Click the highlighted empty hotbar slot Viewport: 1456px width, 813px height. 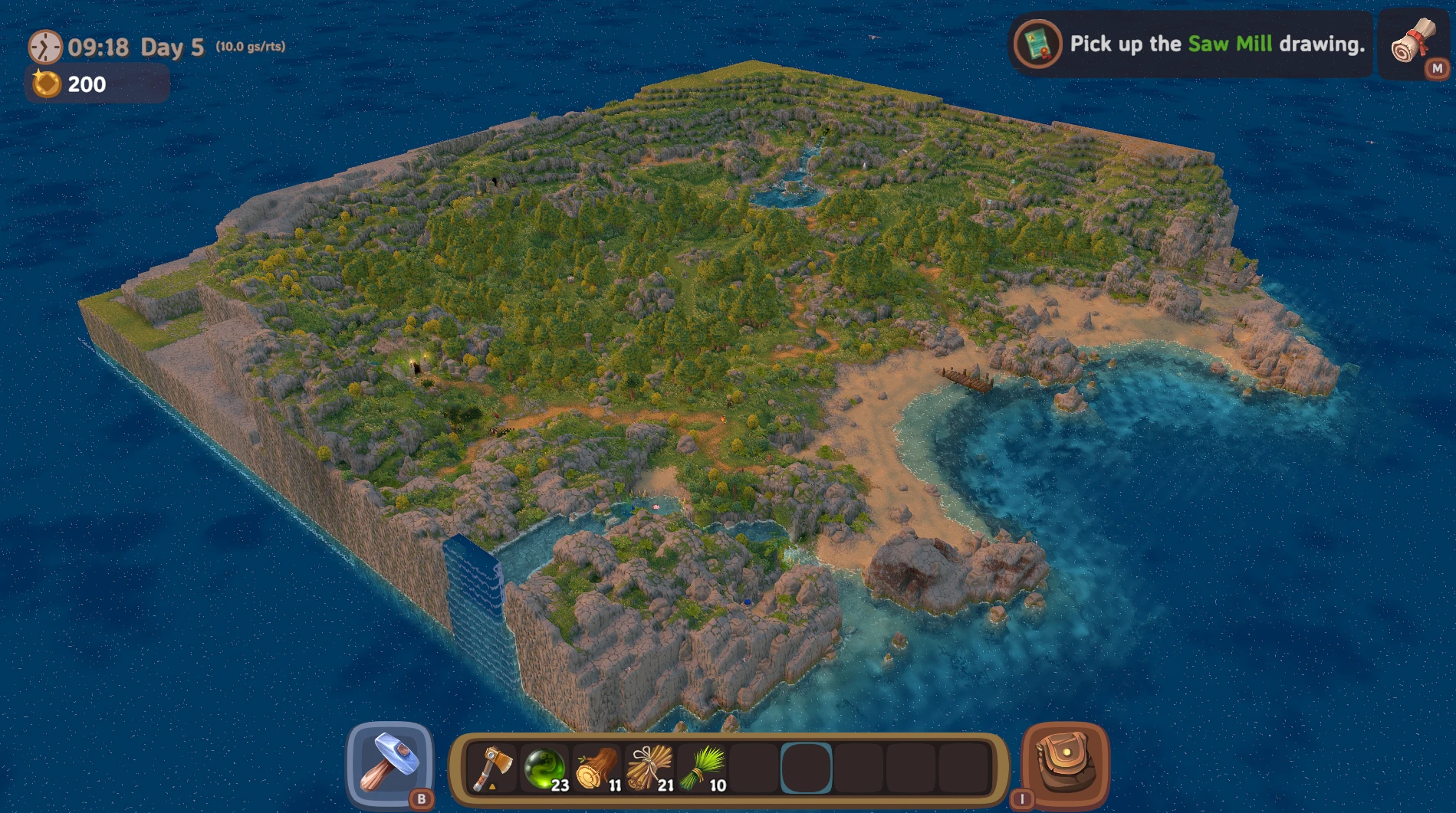point(806,768)
